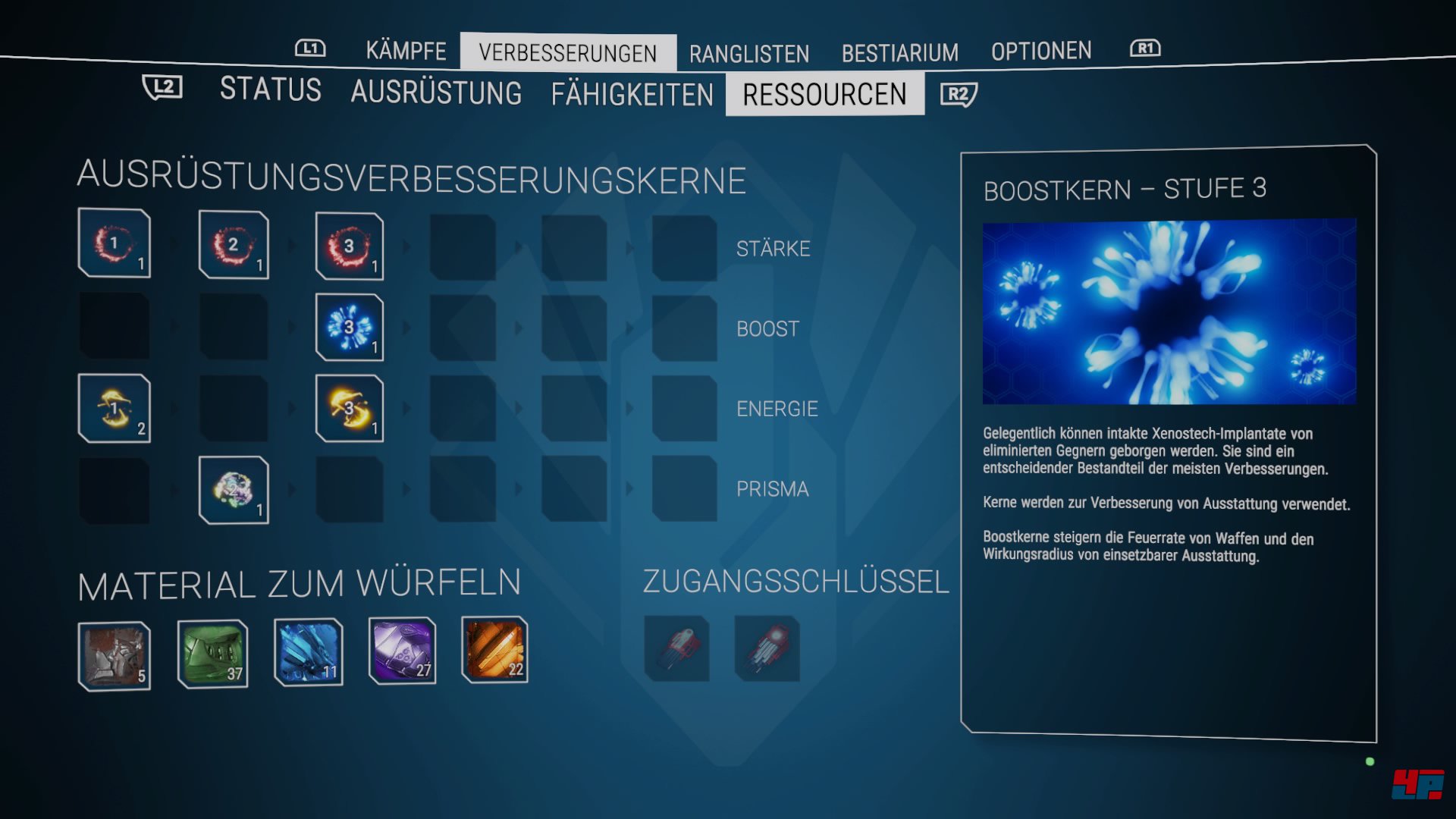Screen dimensions: 1456x819
Task: Select the yellow Energie core level 3
Action: coord(348,409)
